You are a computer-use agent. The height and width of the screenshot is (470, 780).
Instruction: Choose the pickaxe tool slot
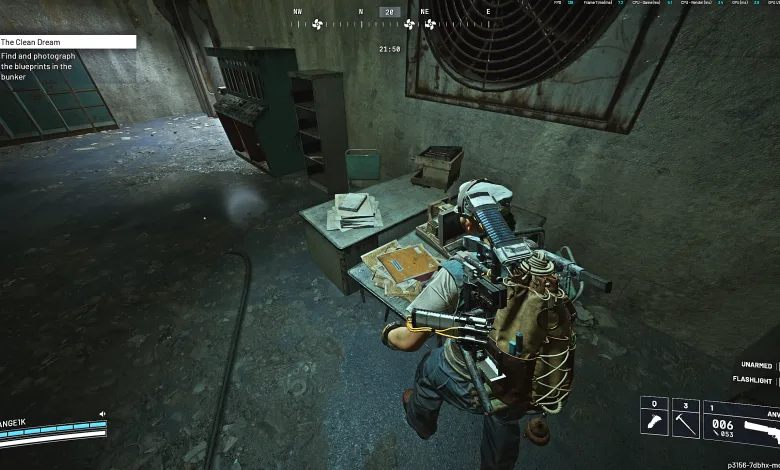point(686,422)
